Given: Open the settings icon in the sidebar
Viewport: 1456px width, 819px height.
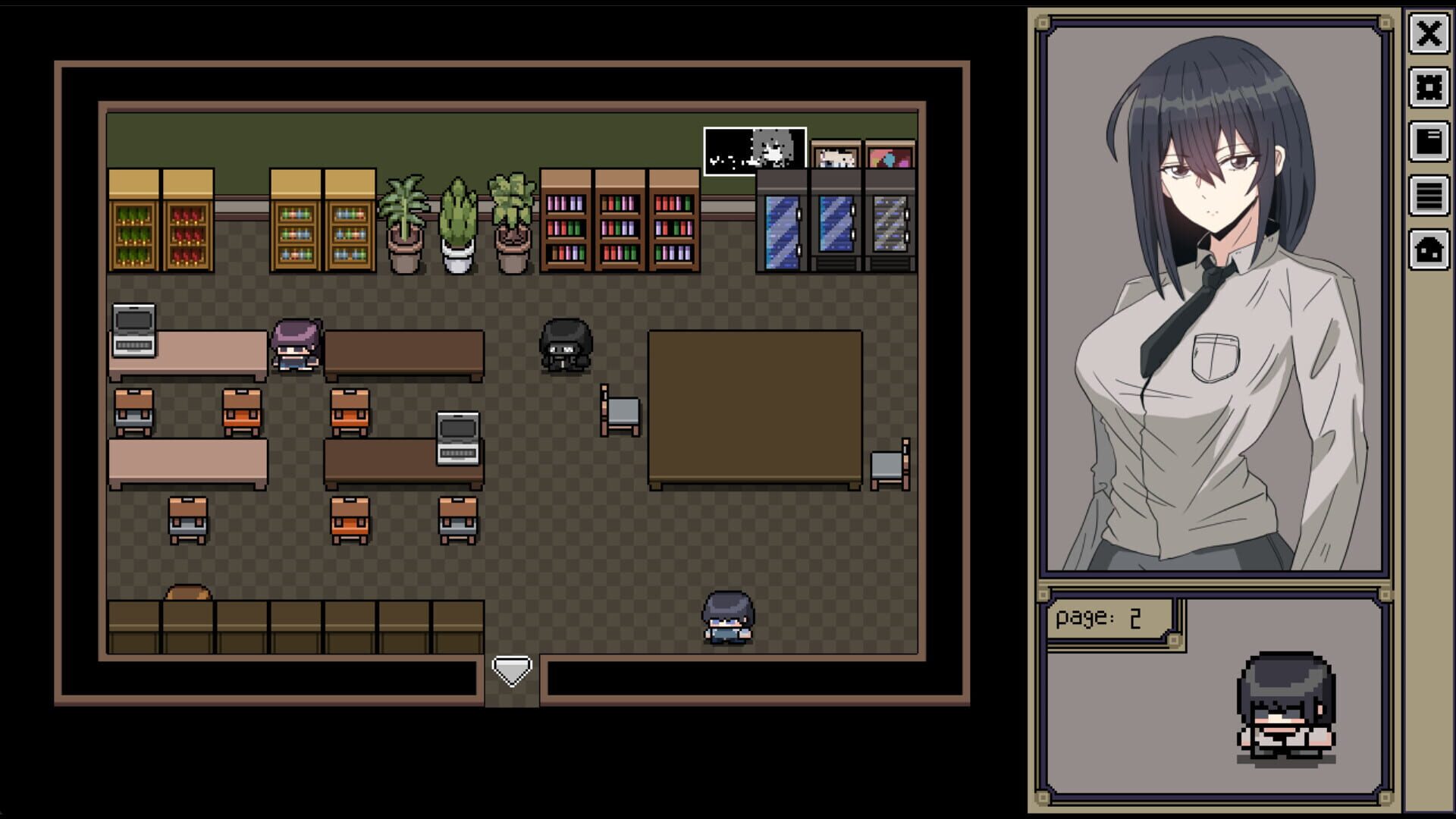Looking at the screenshot, I should [1429, 89].
